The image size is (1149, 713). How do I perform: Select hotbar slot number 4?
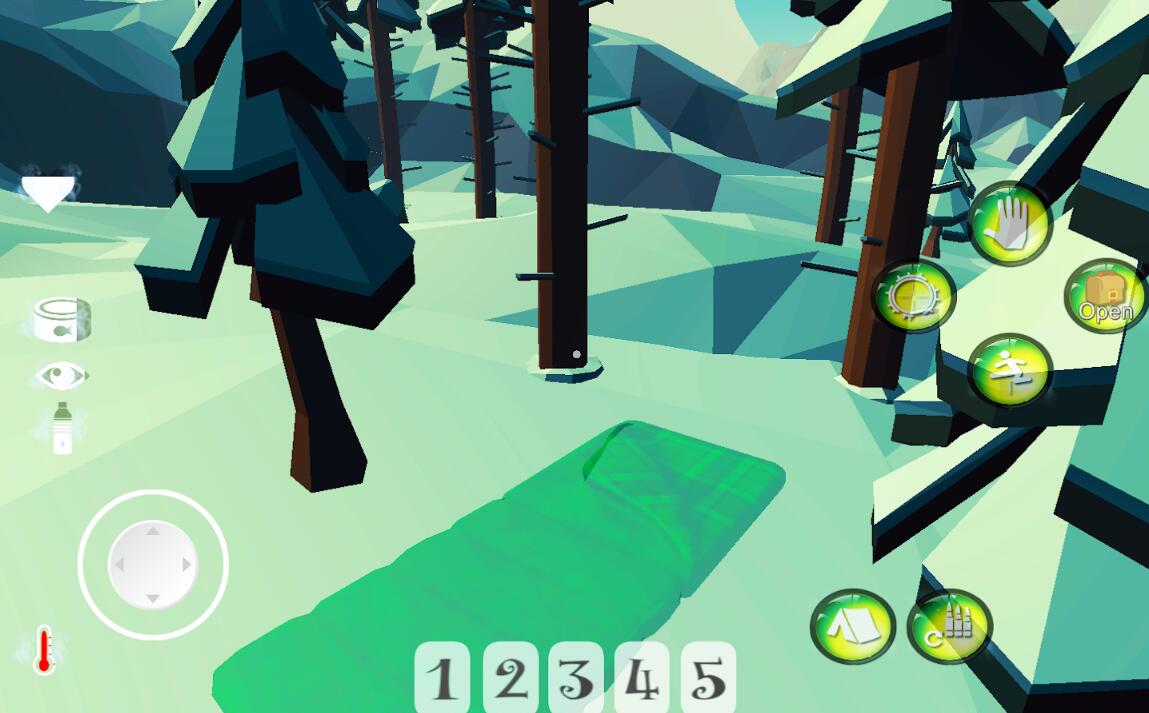coord(642,677)
